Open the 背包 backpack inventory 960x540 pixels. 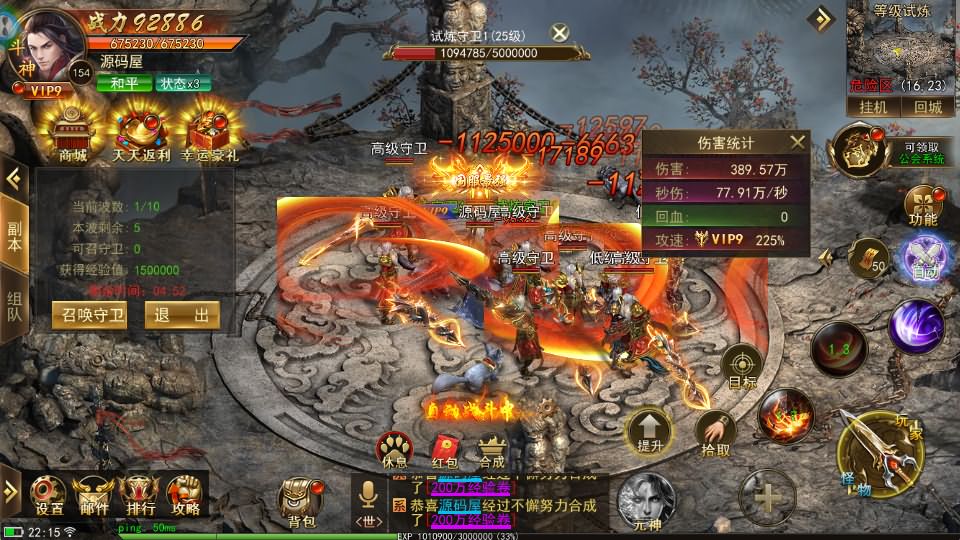(x=301, y=500)
